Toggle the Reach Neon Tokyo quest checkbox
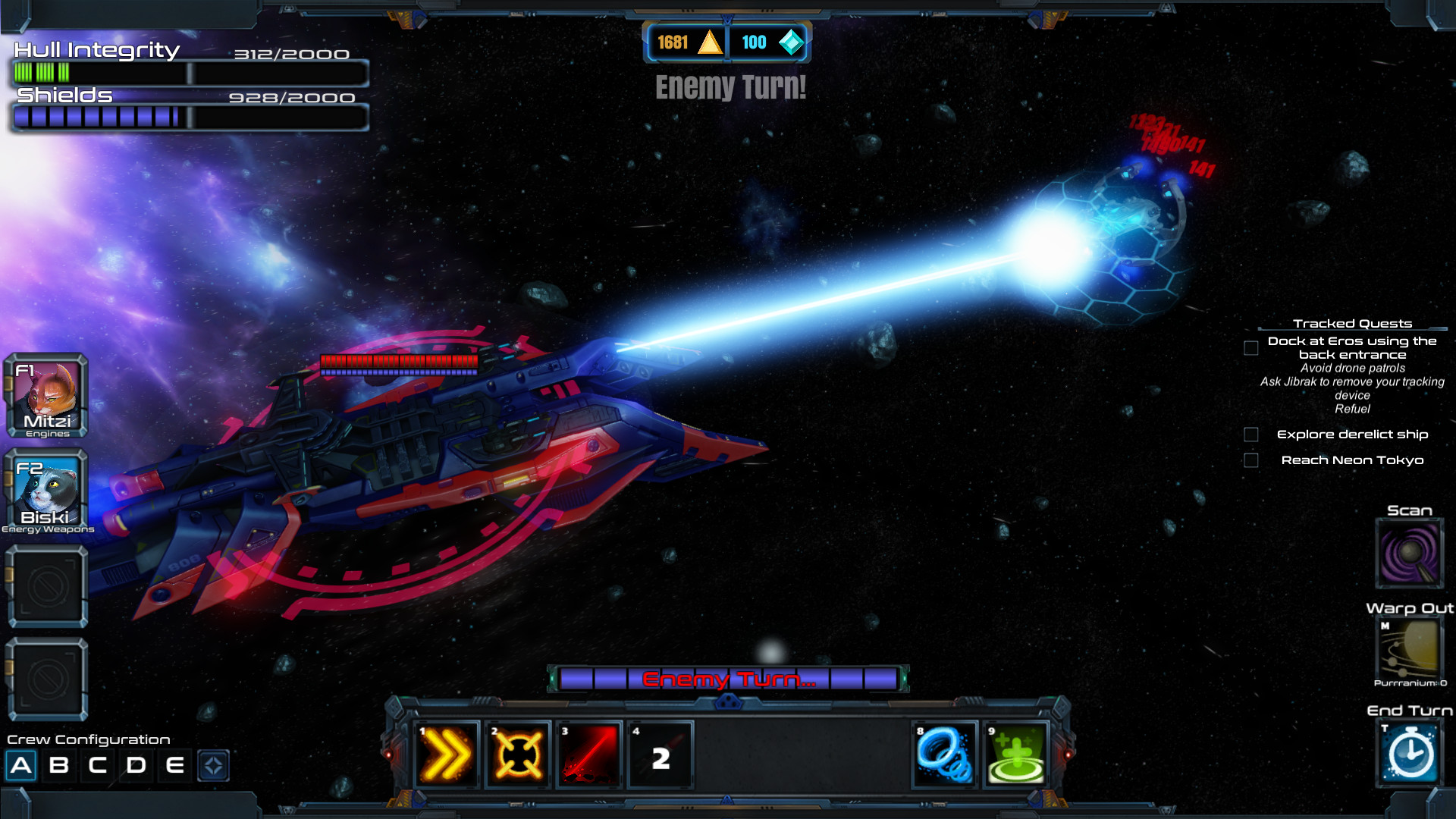This screenshot has height=819, width=1456. (1251, 460)
